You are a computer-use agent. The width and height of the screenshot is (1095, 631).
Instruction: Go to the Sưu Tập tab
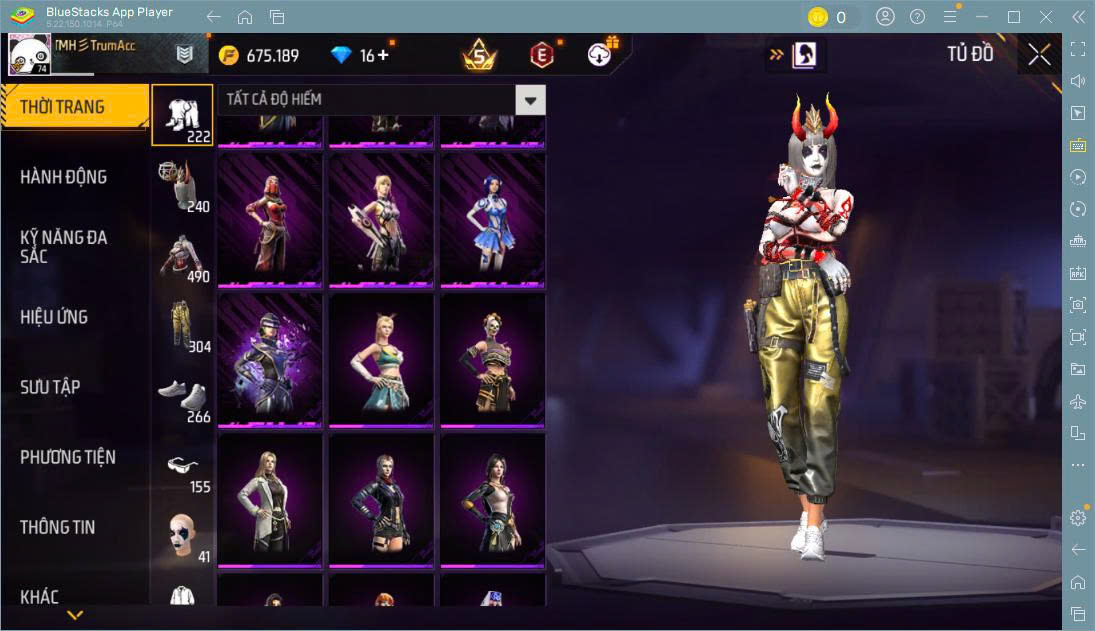[x=50, y=387]
